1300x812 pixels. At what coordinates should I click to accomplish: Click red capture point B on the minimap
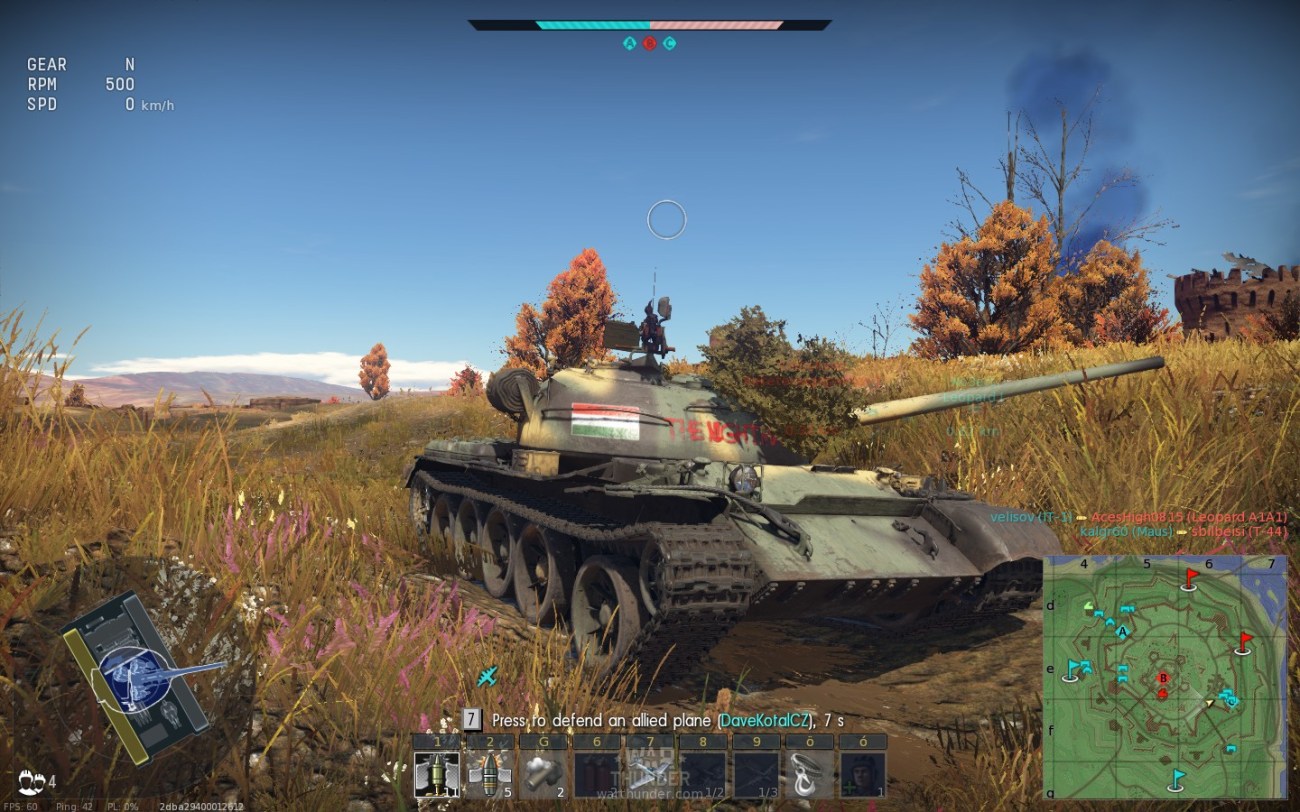1162,678
